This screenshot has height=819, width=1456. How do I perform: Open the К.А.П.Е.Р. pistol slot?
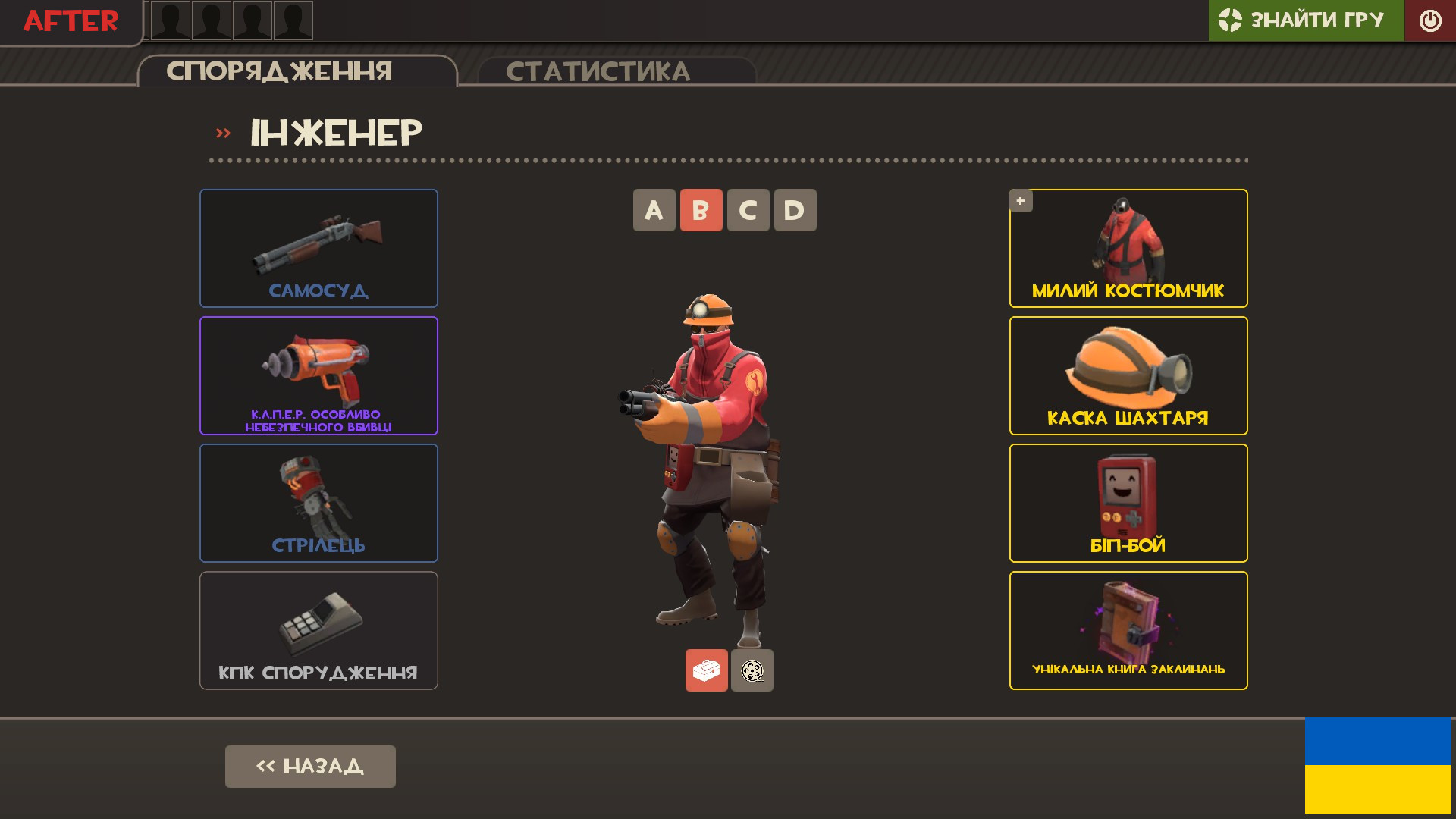click(318, 375)
